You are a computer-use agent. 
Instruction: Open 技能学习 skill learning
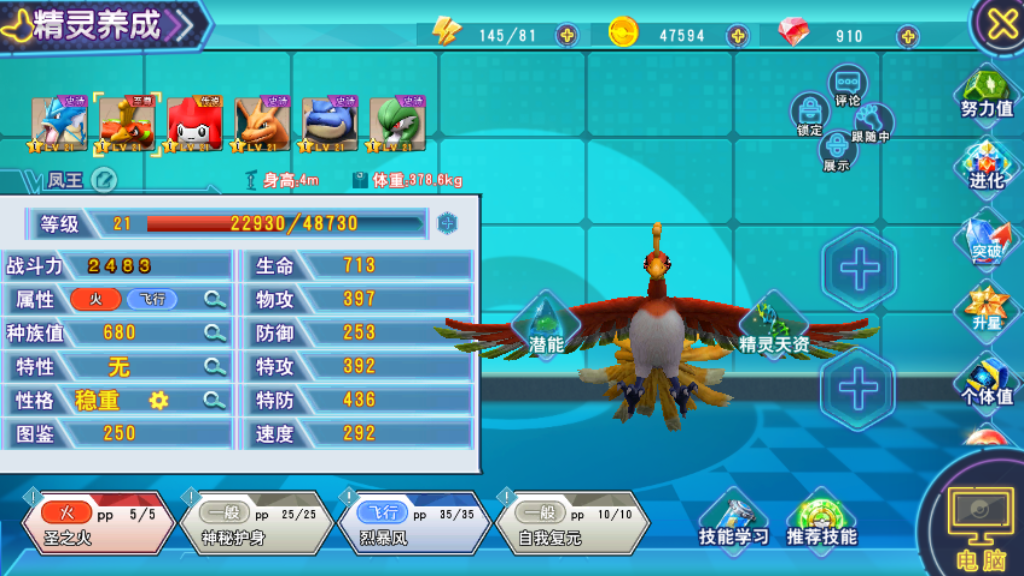point(734,519)
